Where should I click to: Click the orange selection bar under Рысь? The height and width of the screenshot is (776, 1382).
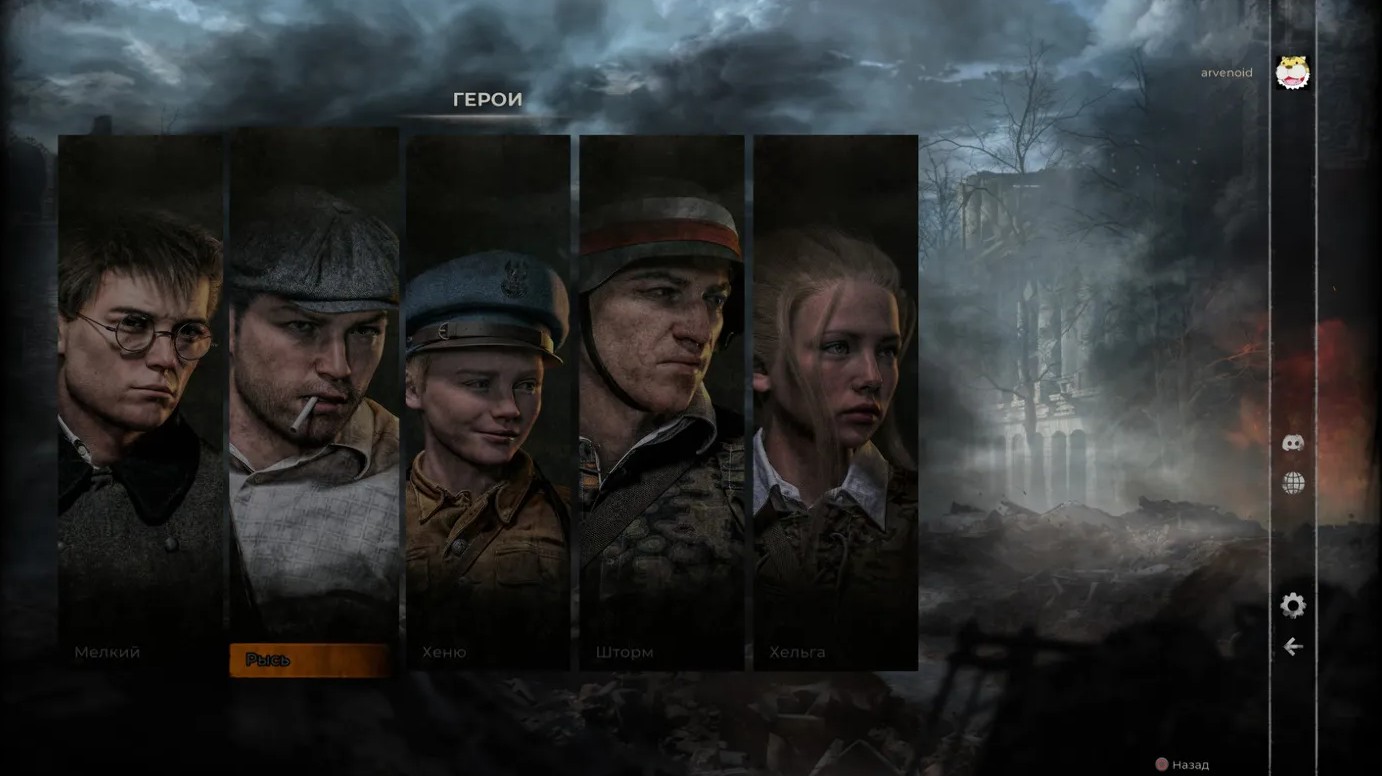(x=310, y=660)
